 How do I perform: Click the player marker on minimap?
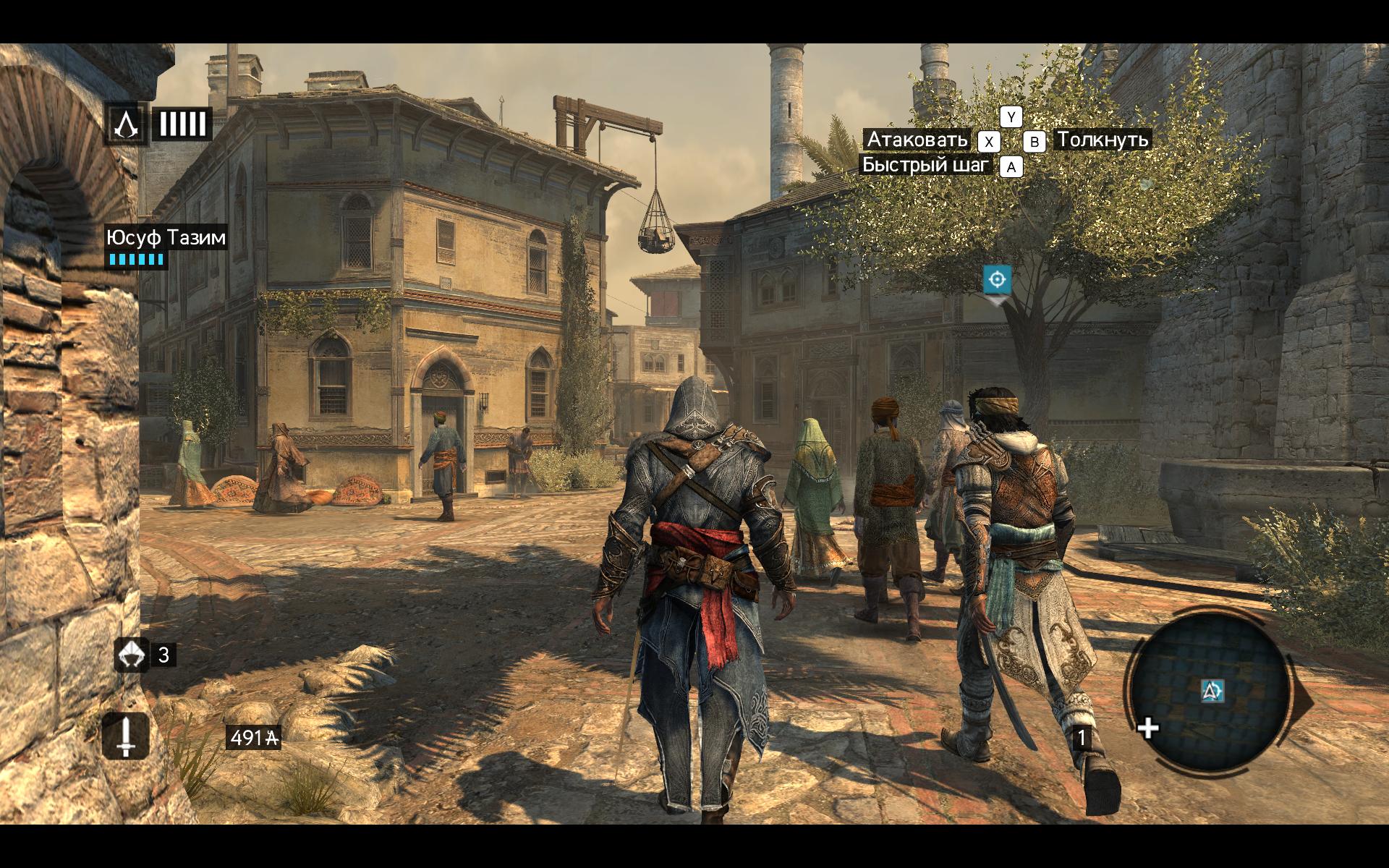pos(1212,691)
